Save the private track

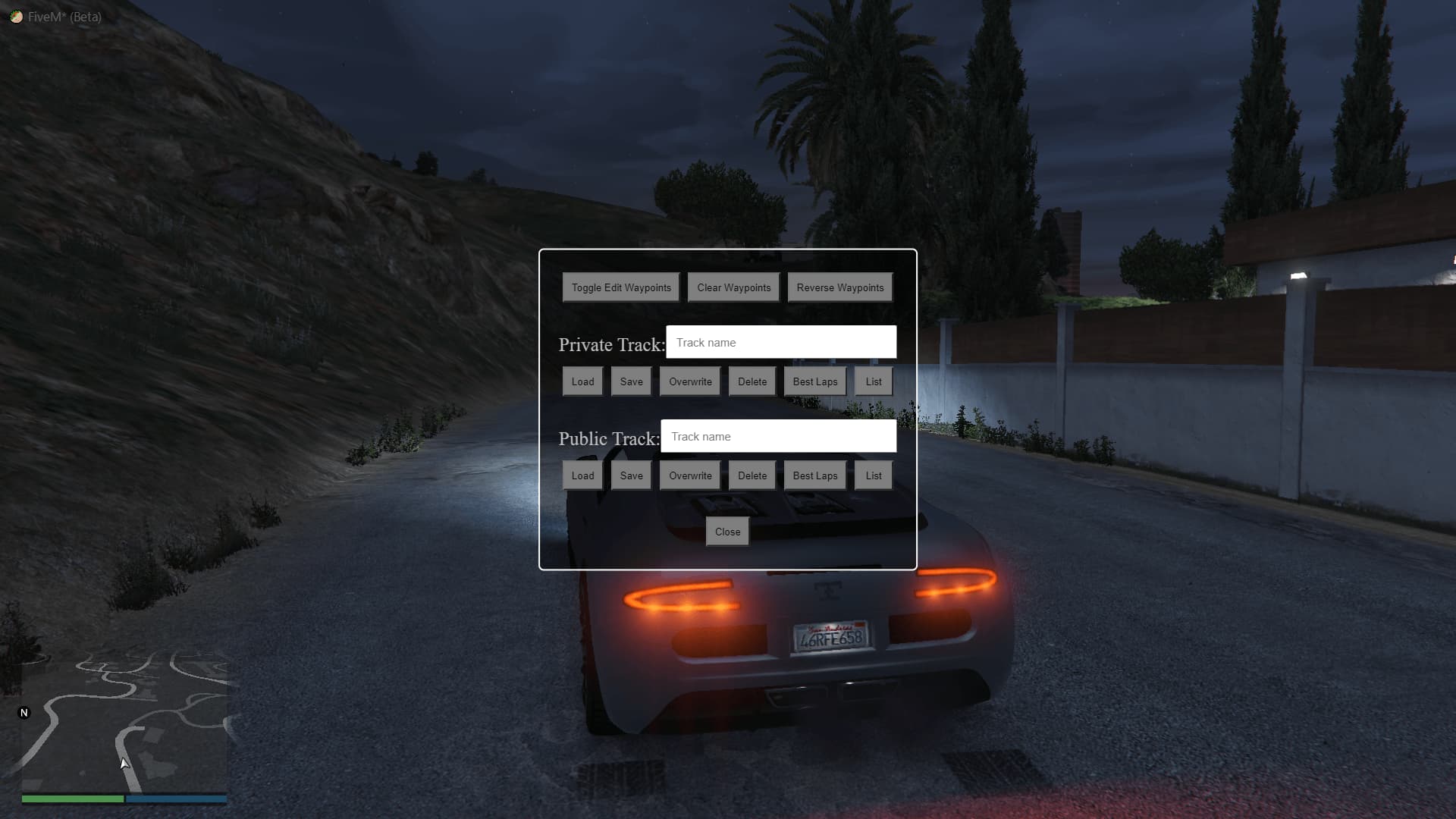630,381
